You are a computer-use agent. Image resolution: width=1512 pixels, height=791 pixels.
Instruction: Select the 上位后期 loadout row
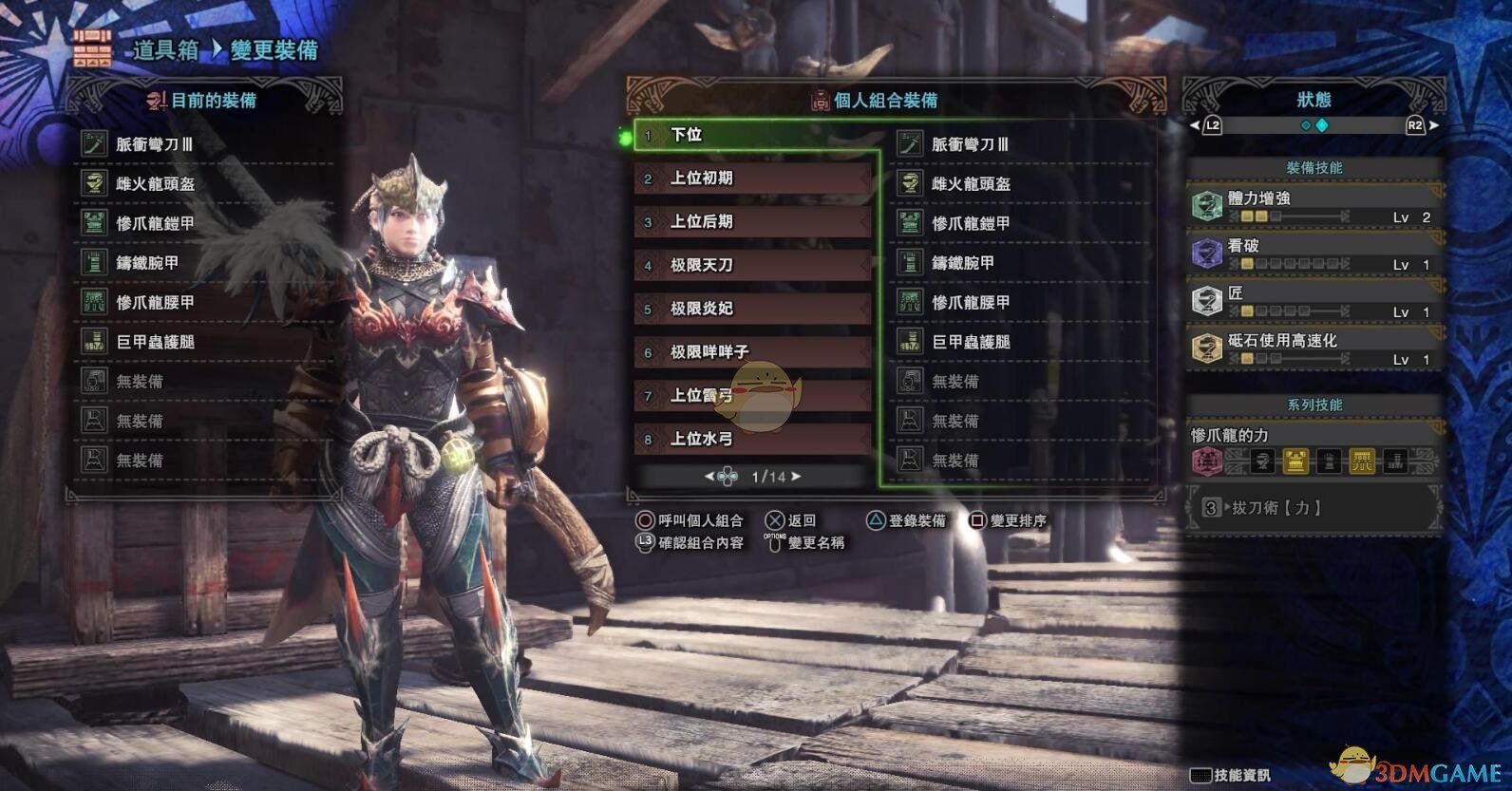[752, 222]
